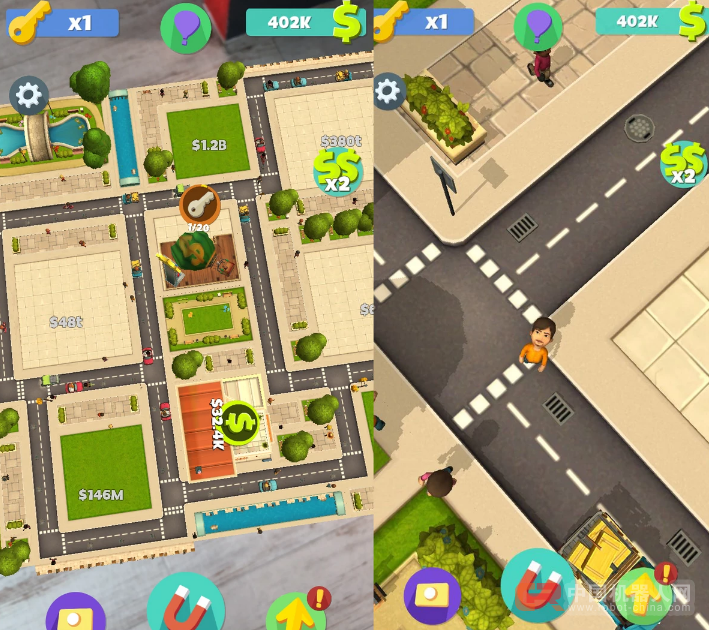Open the yellow upgrade arrow in the city overview
Image resolution: width=709 pixels, height=630 pixels.
click(x=296, y=609)
